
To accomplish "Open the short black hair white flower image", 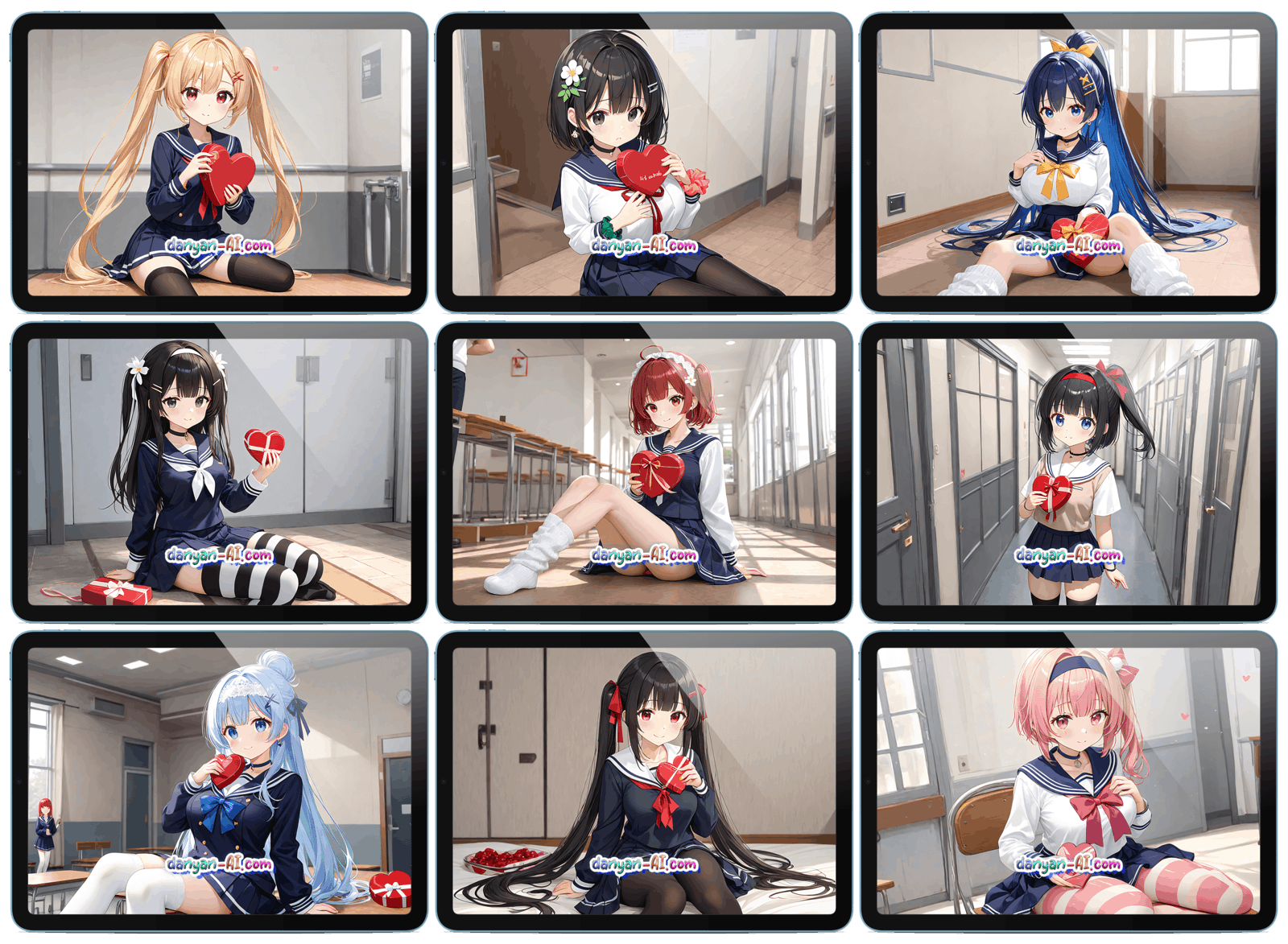I will (643, 163).
